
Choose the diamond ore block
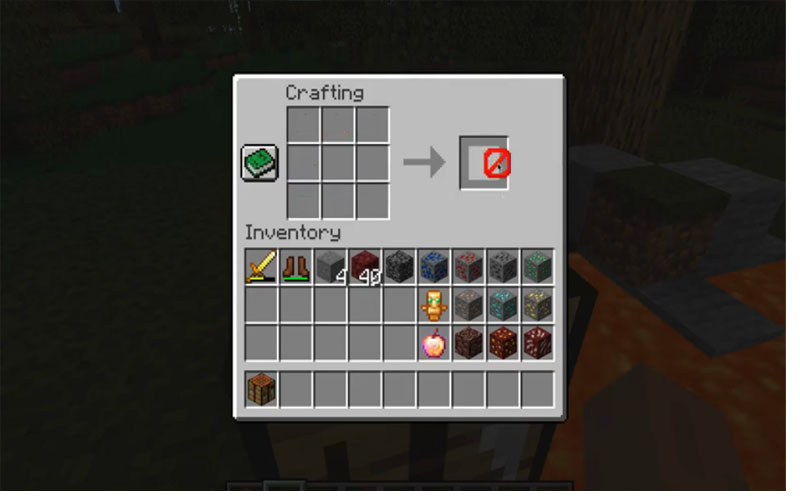coord(502,304)
